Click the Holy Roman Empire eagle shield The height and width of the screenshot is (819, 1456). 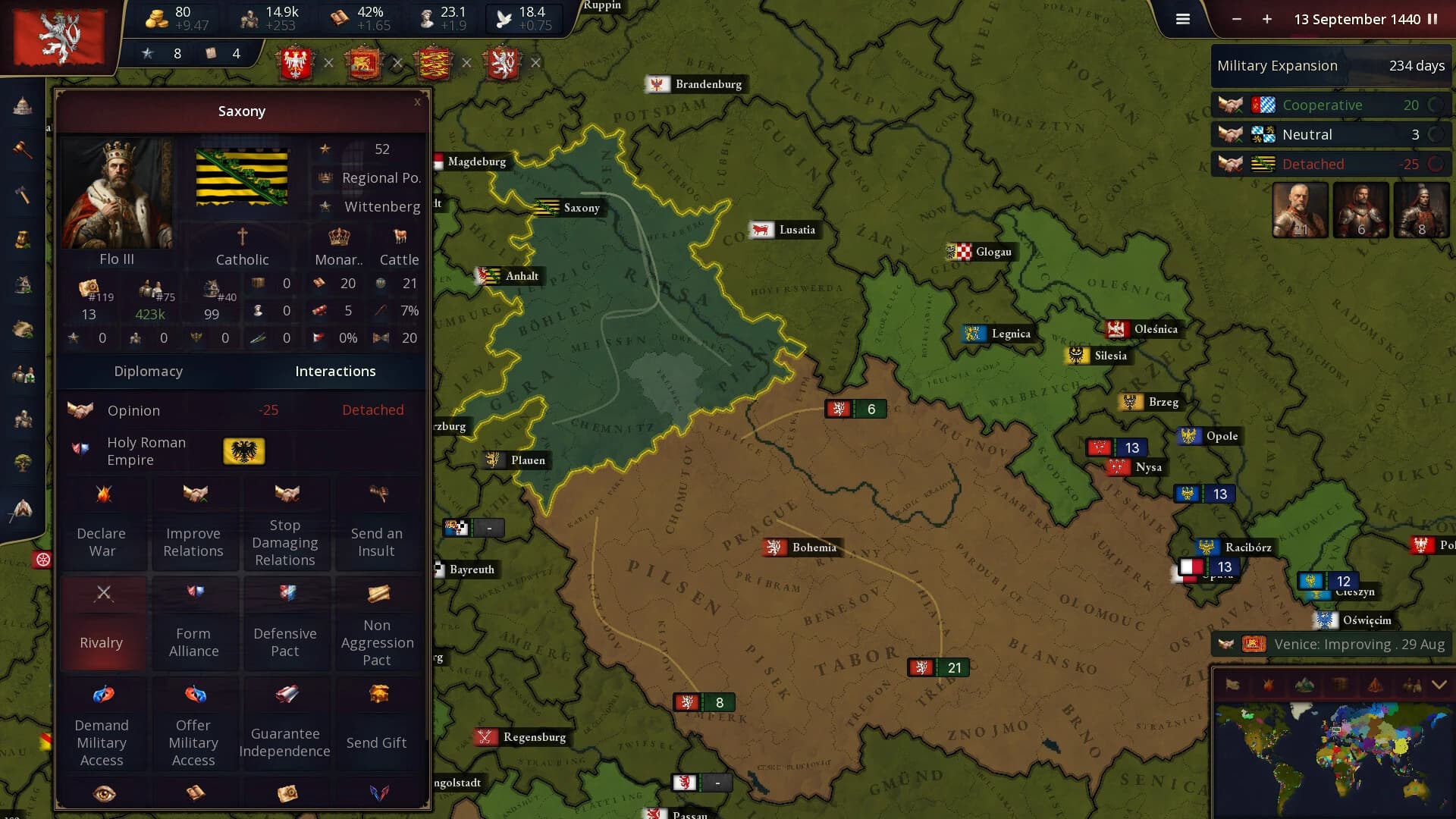[243, 451]
